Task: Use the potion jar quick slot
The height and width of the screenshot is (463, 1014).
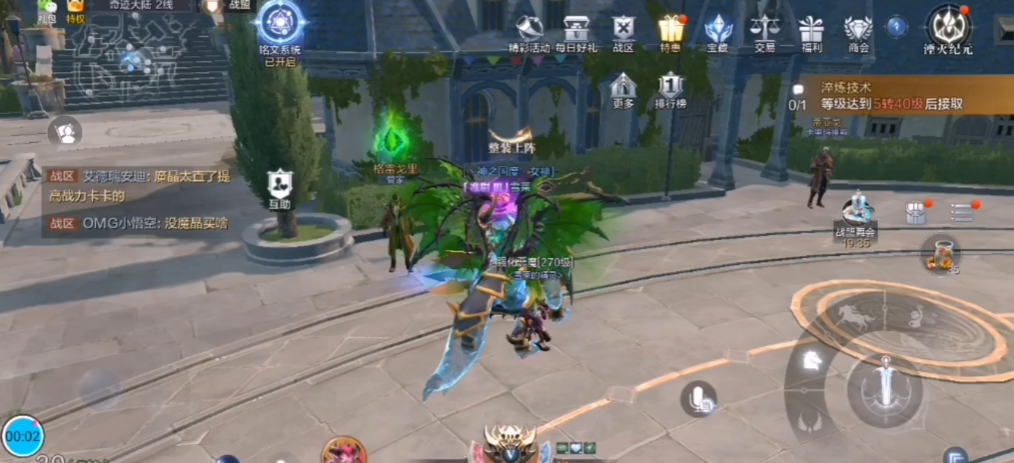Action: [x=940, y=253]
